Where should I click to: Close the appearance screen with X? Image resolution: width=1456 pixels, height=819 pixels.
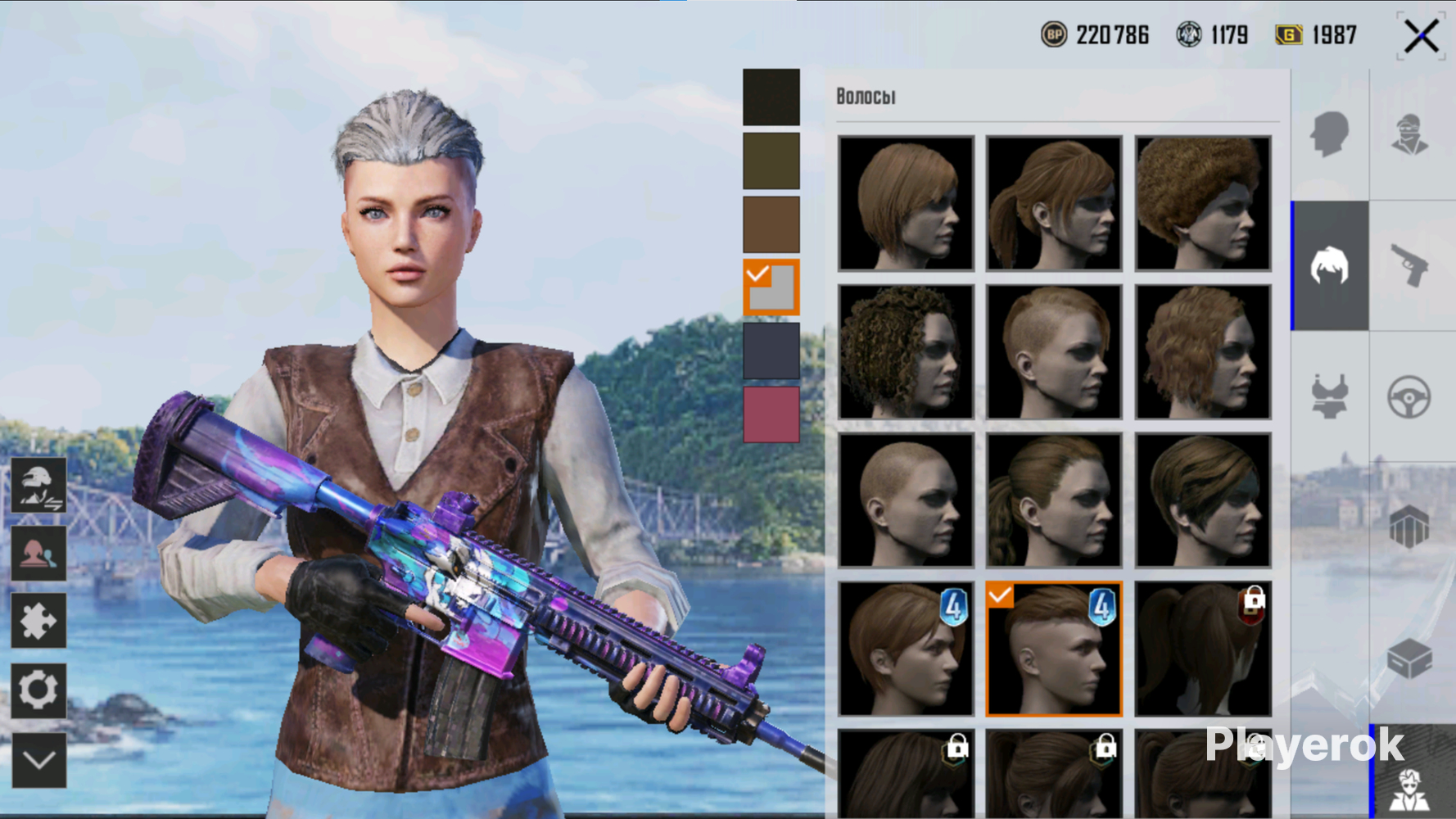(x=1421, y=37)
